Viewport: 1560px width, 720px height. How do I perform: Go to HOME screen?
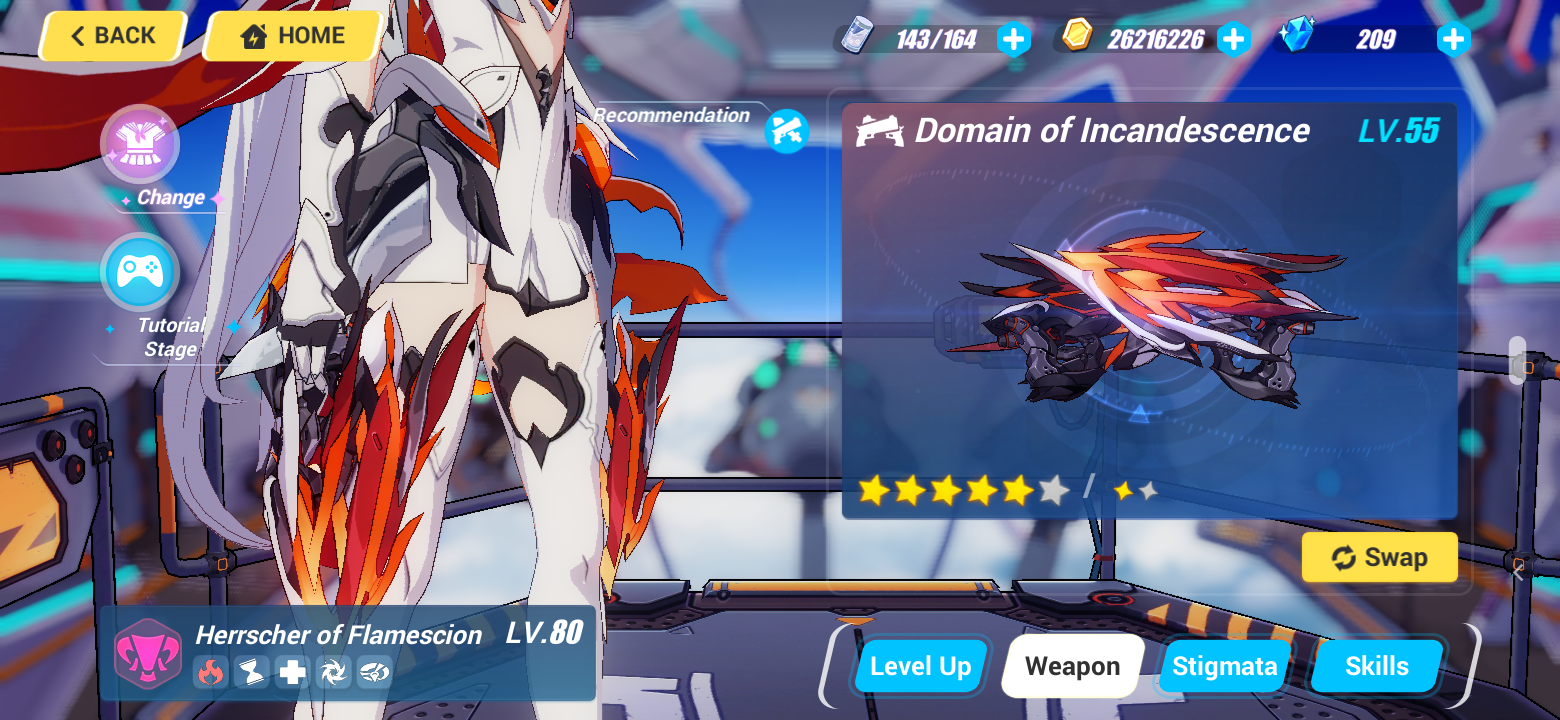click(x=291, y=35)
